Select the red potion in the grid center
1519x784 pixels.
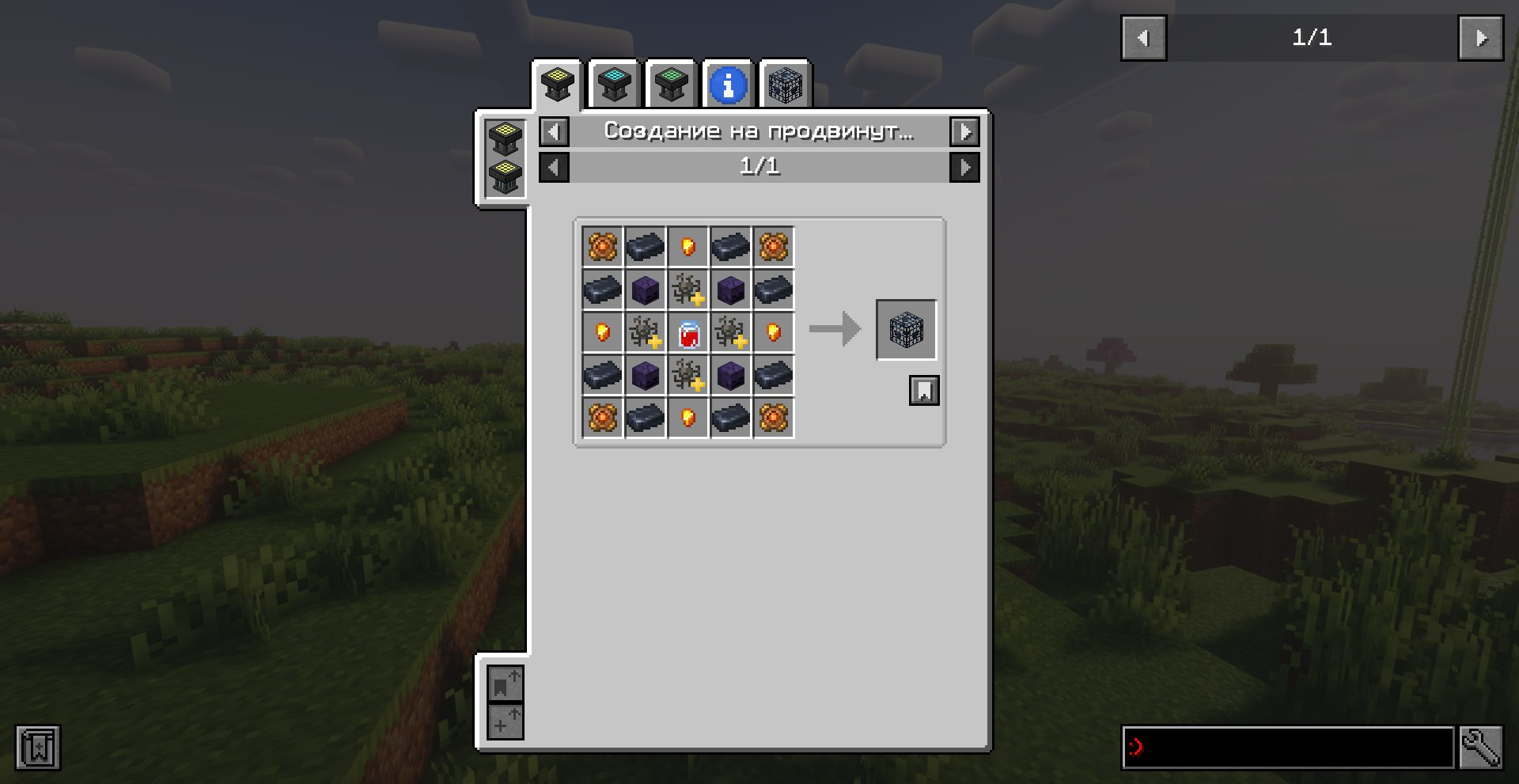click(688, 333)
